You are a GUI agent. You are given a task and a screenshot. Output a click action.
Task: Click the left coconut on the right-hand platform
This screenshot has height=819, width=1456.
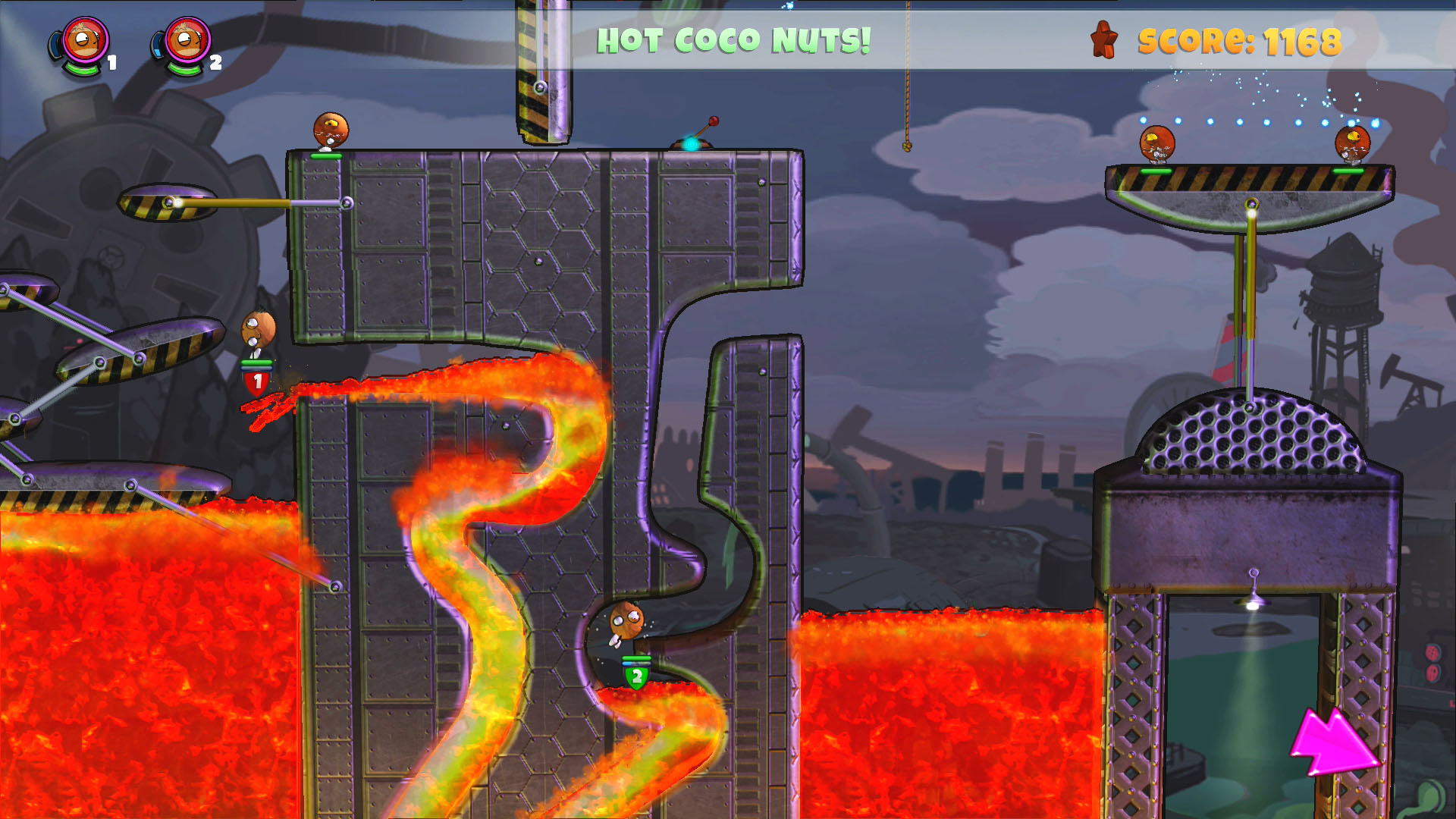(1156, 144)
